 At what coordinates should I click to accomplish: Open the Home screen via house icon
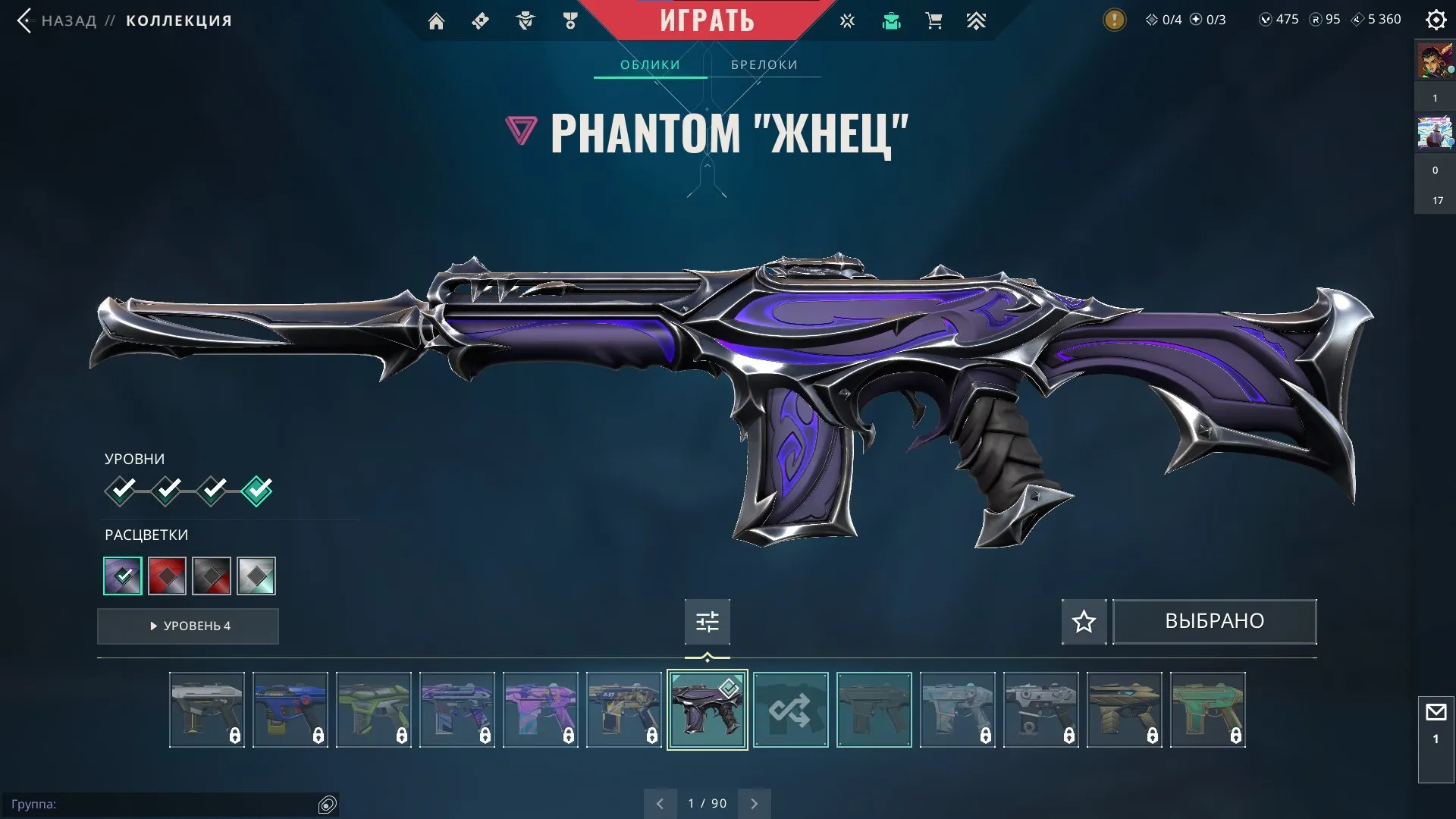pos(436,20)
